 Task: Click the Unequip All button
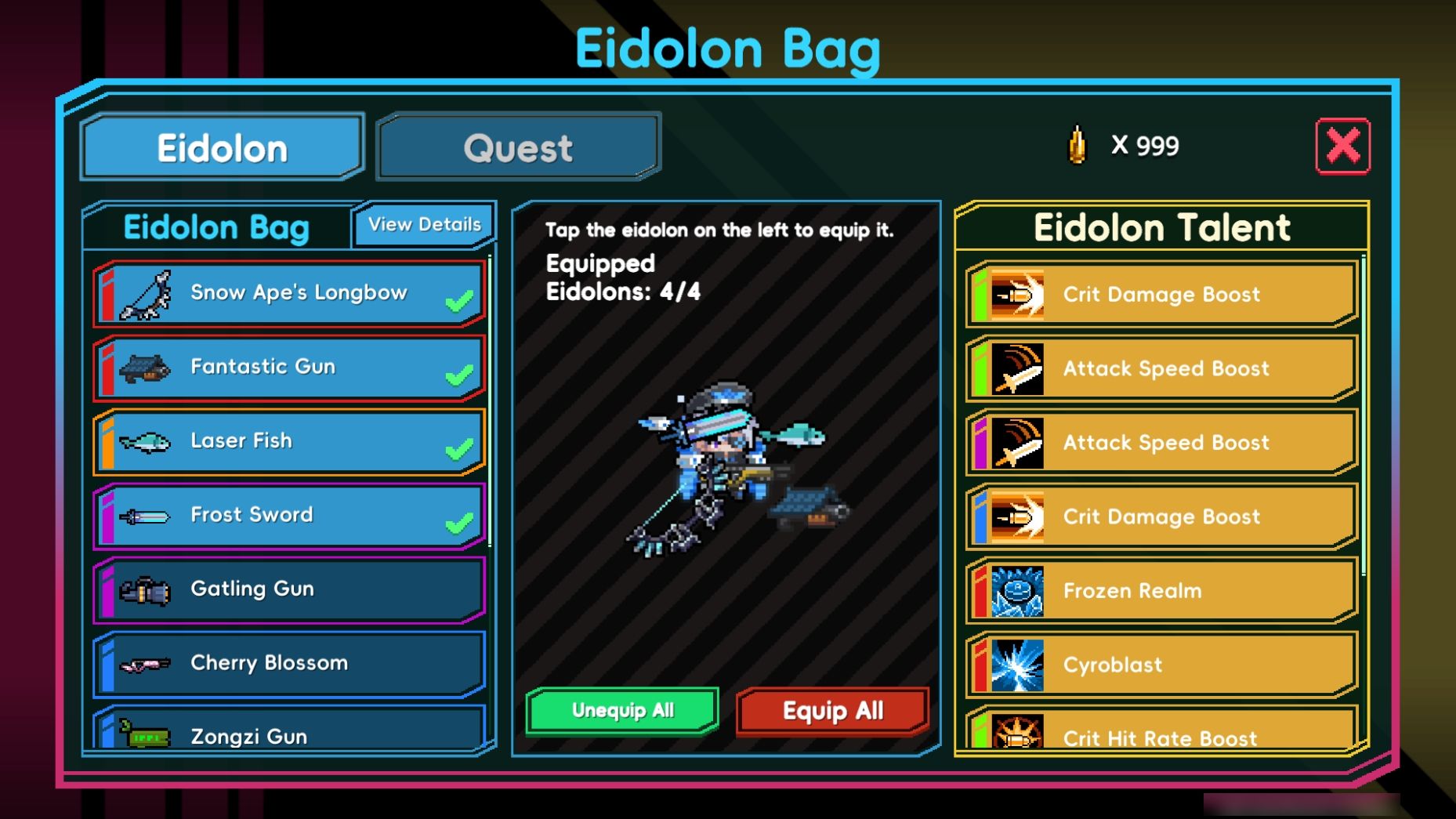(622, 711)
